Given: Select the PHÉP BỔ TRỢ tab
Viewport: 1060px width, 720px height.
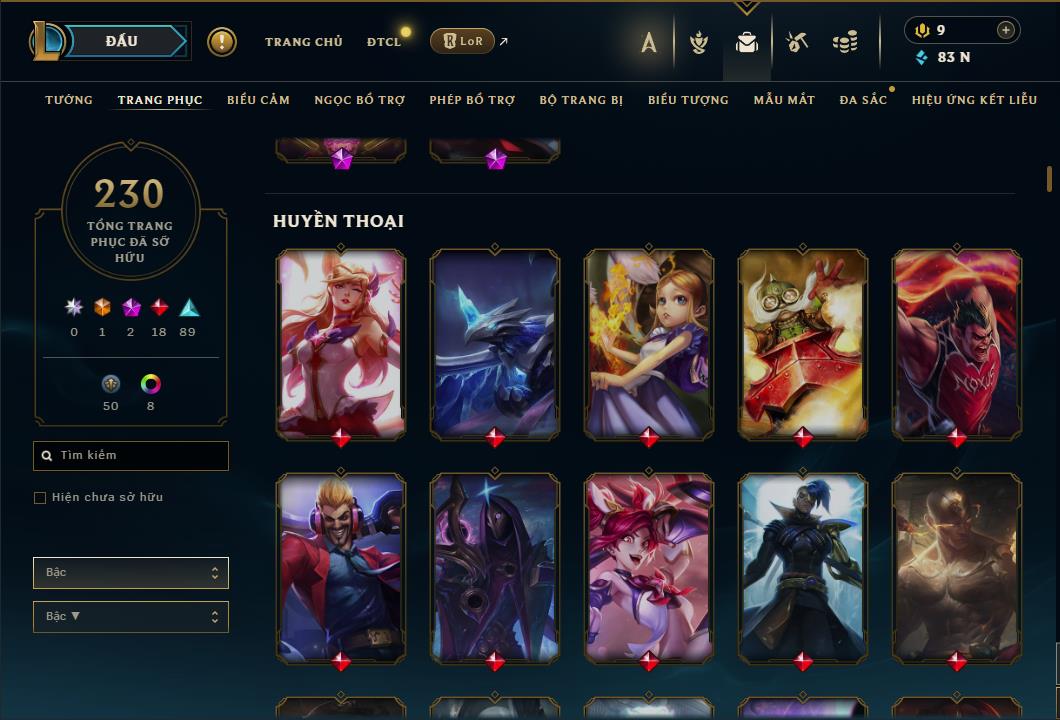Looking at the screenshot, I should coord(472,100).
